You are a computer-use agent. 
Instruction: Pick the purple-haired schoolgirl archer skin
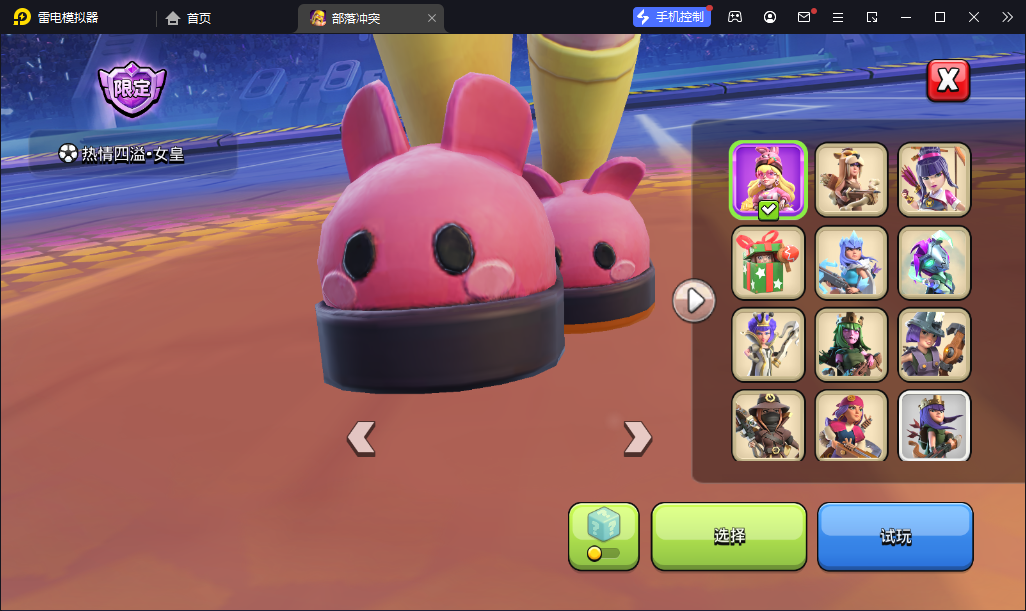tap(934, 179)
